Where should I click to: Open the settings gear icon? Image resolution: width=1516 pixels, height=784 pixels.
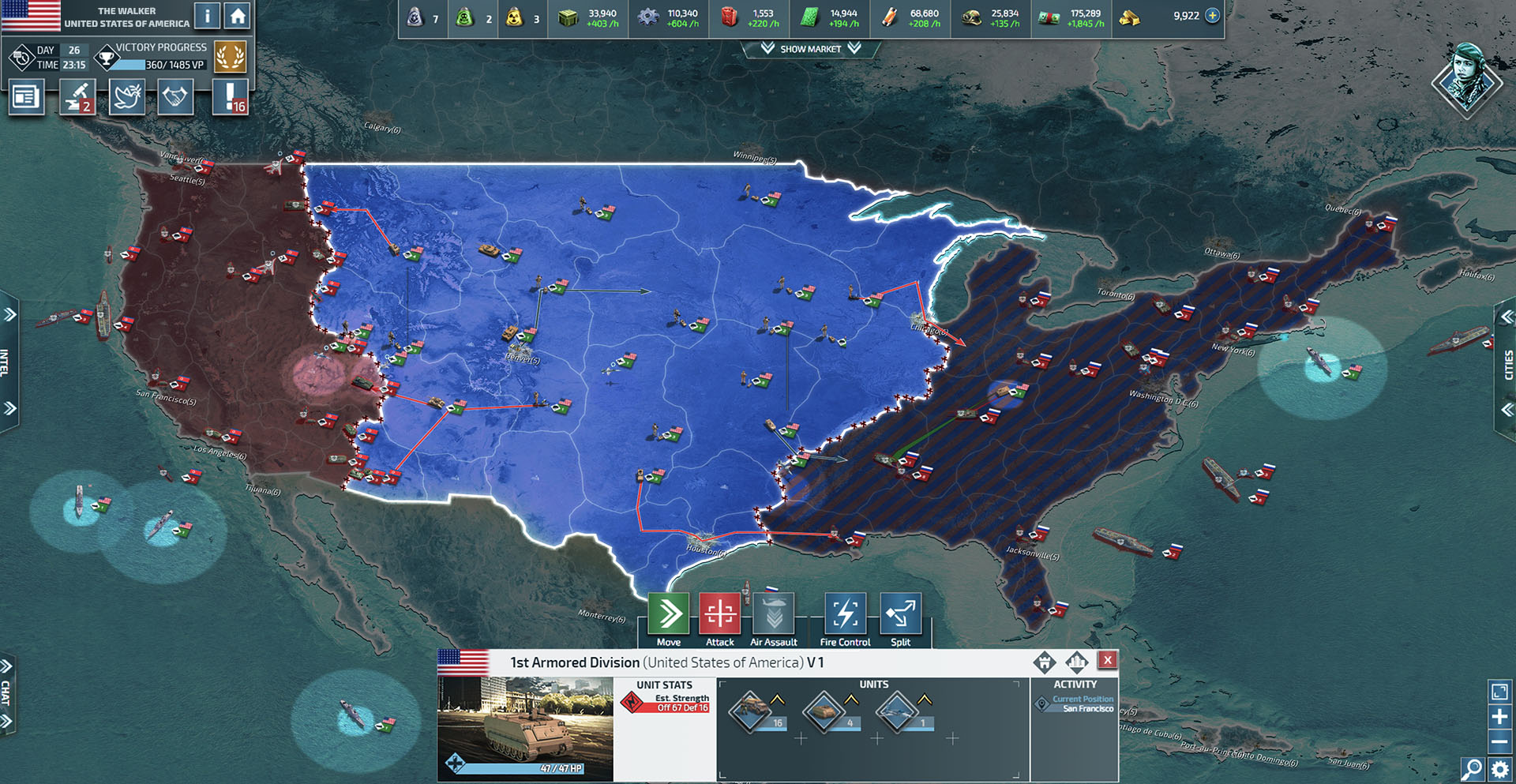(1499, 767)
